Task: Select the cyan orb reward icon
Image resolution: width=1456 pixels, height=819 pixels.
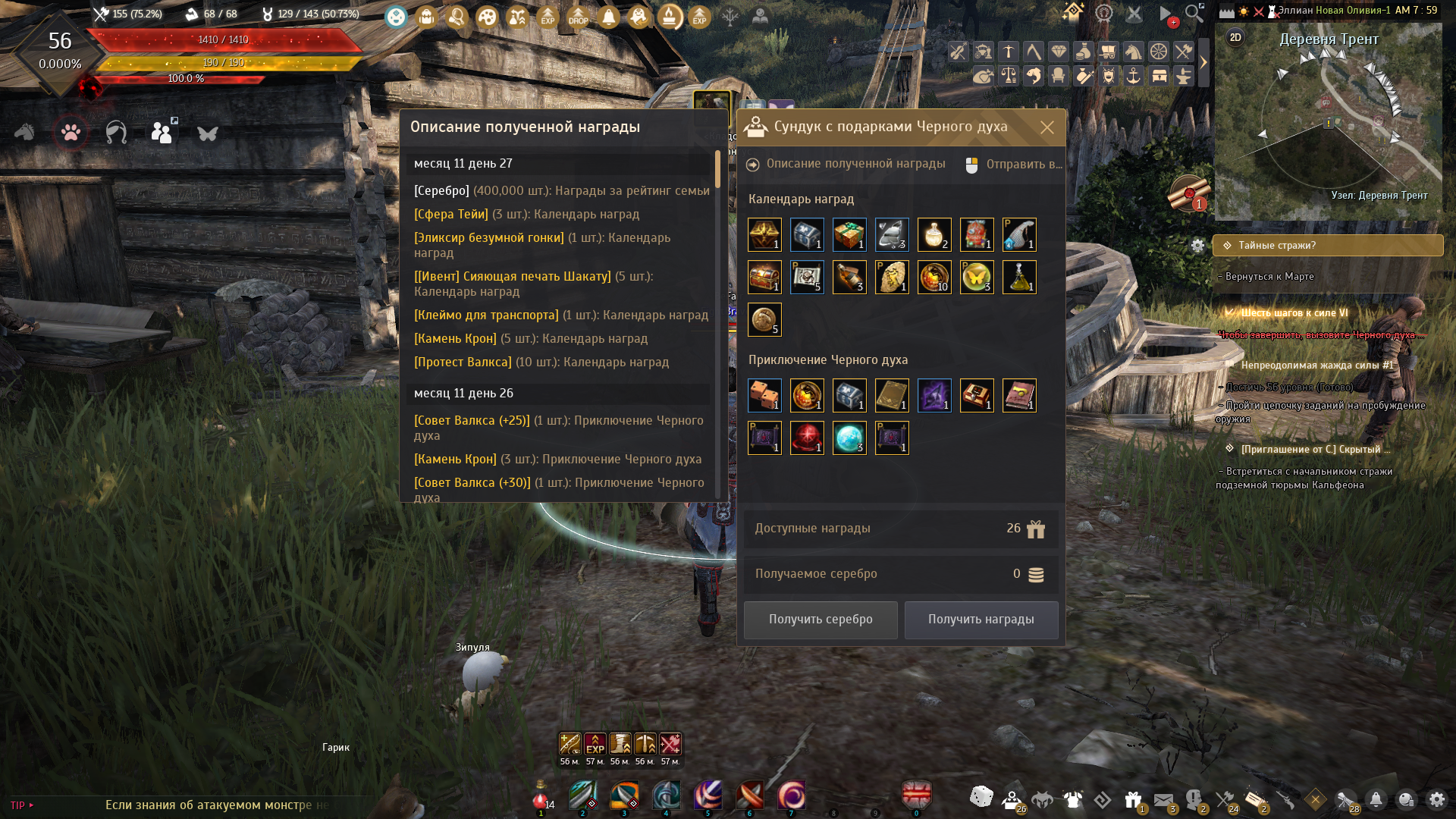Action: click(849, 438)
